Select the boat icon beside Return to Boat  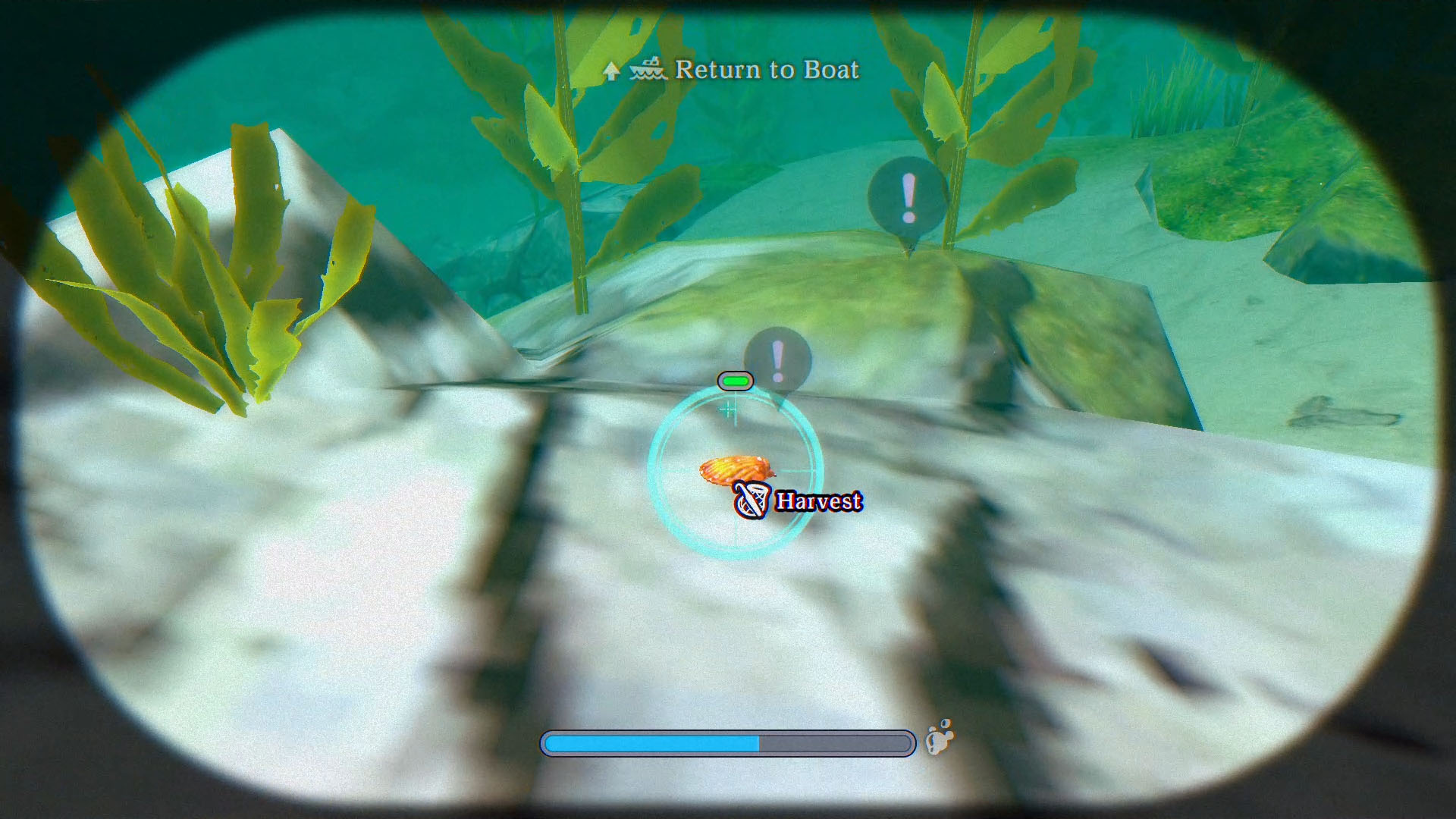646,70
